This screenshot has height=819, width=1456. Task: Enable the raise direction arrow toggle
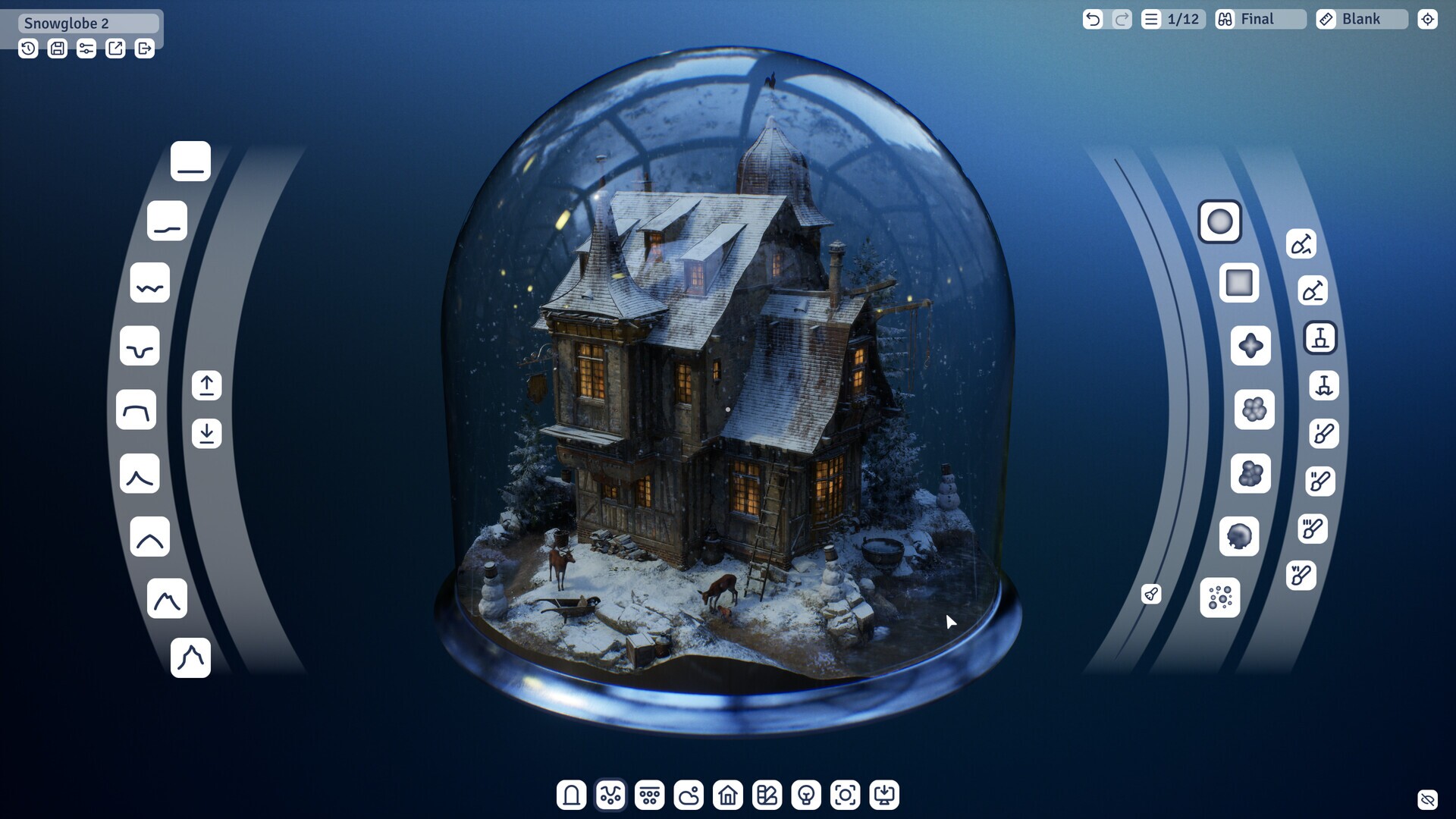click(x=206, y=385)
